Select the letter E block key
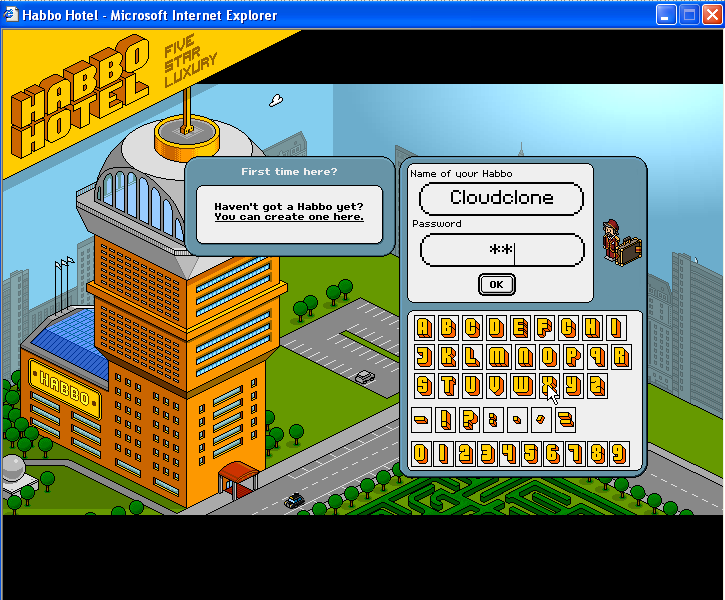 point(521,328)
